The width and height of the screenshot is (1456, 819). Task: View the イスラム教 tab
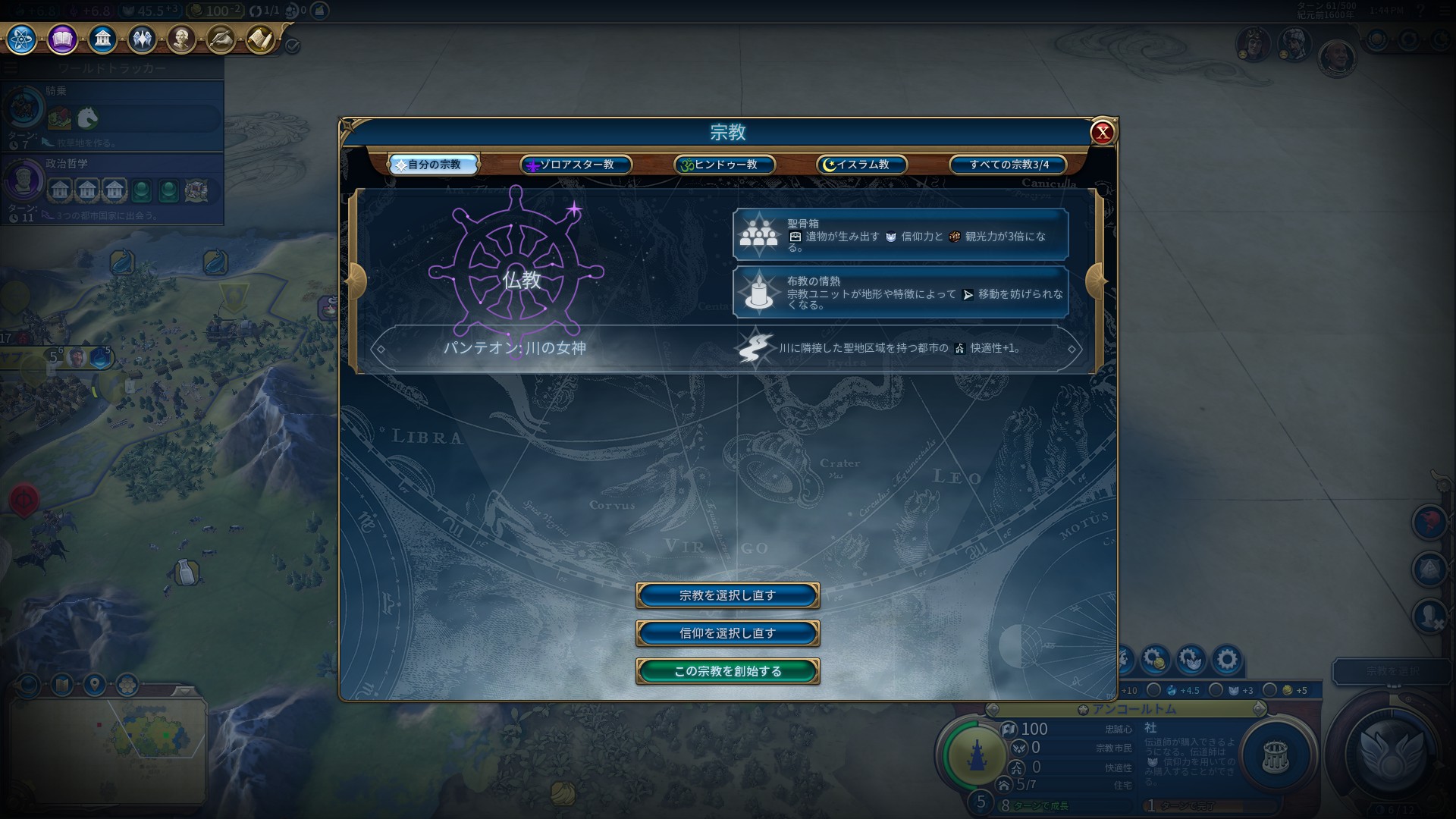pyautogui.click(x=862, y=165)
